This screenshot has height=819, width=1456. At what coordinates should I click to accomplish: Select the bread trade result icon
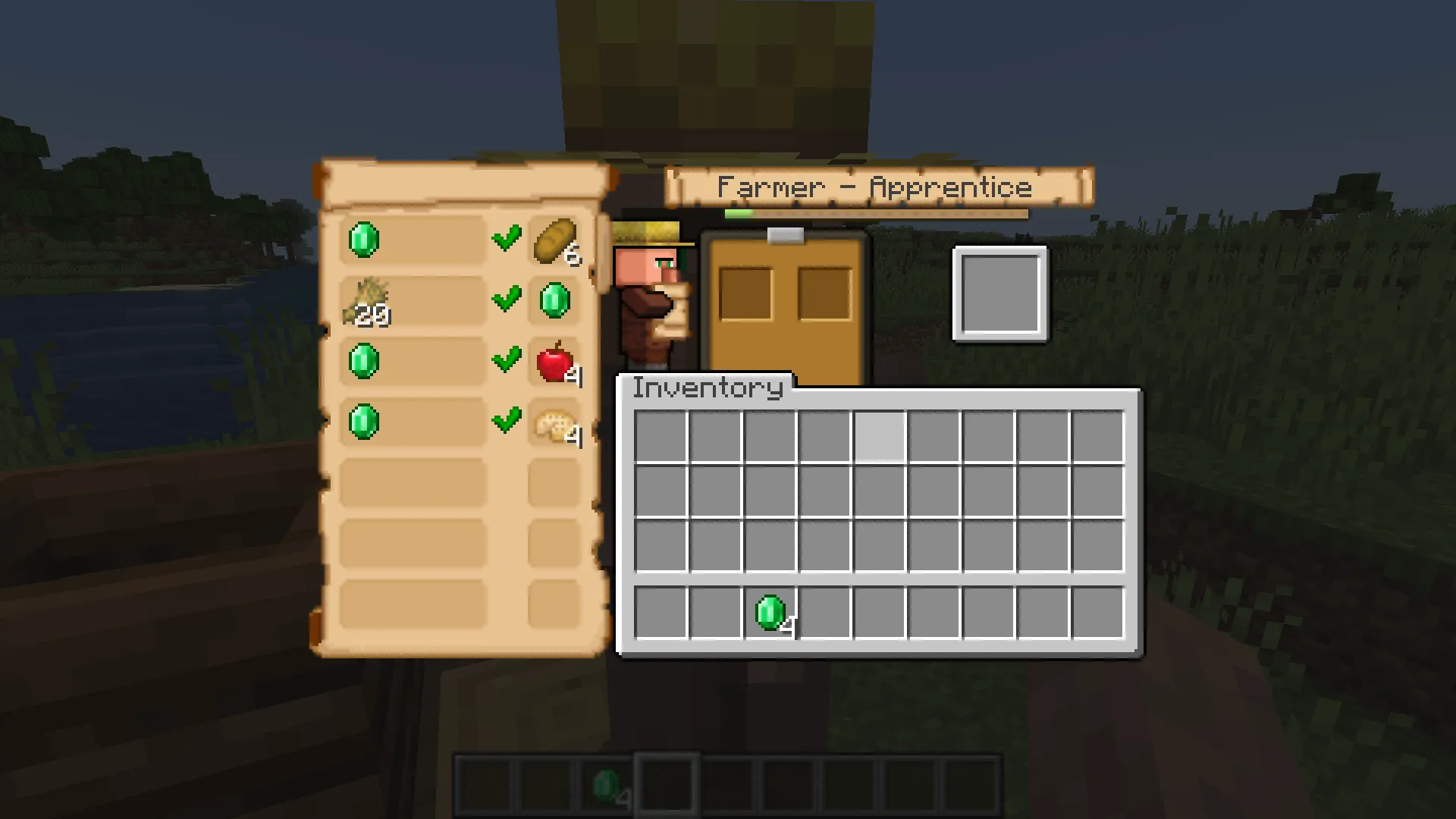click(554, 243)
